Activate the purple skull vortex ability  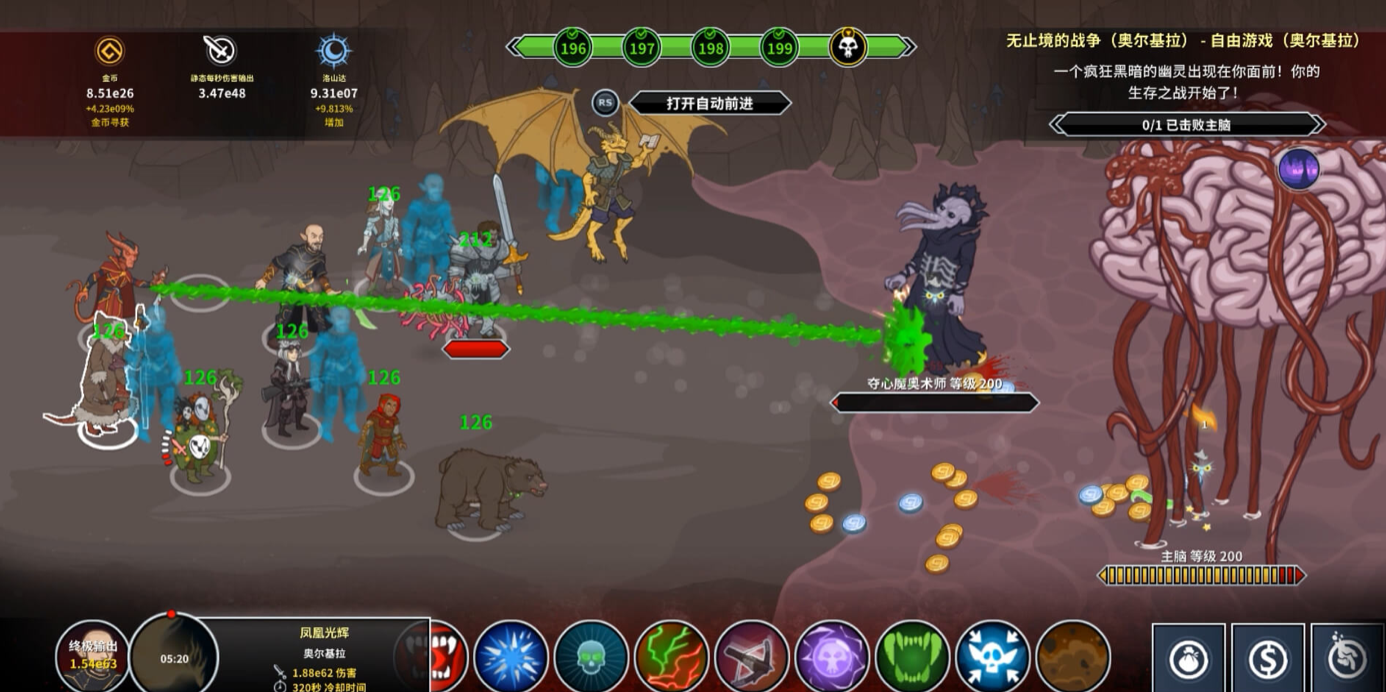832,657
